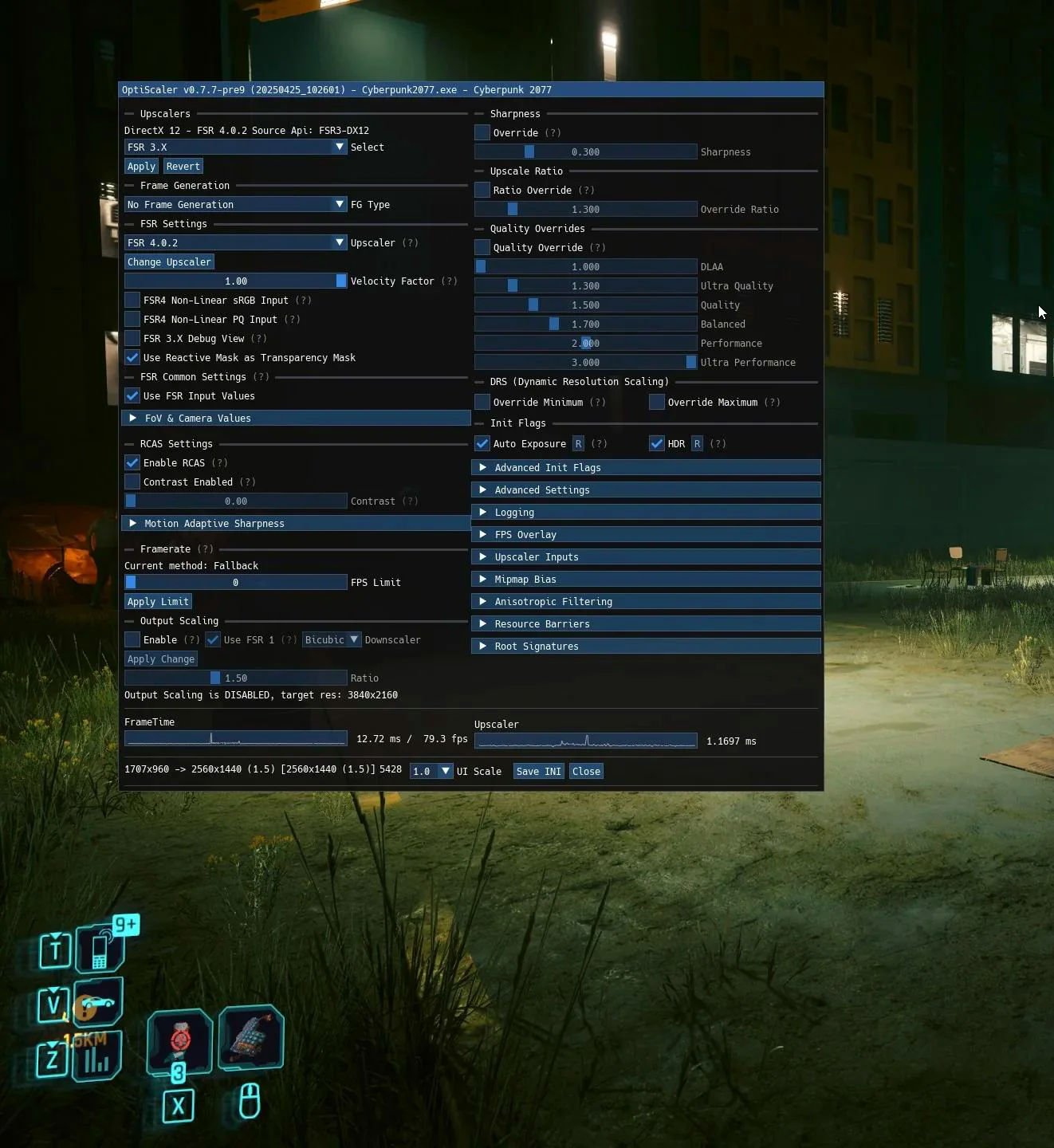
Task: Enable Contrast in RCAS Settings
Action: (x=132, y=482)
